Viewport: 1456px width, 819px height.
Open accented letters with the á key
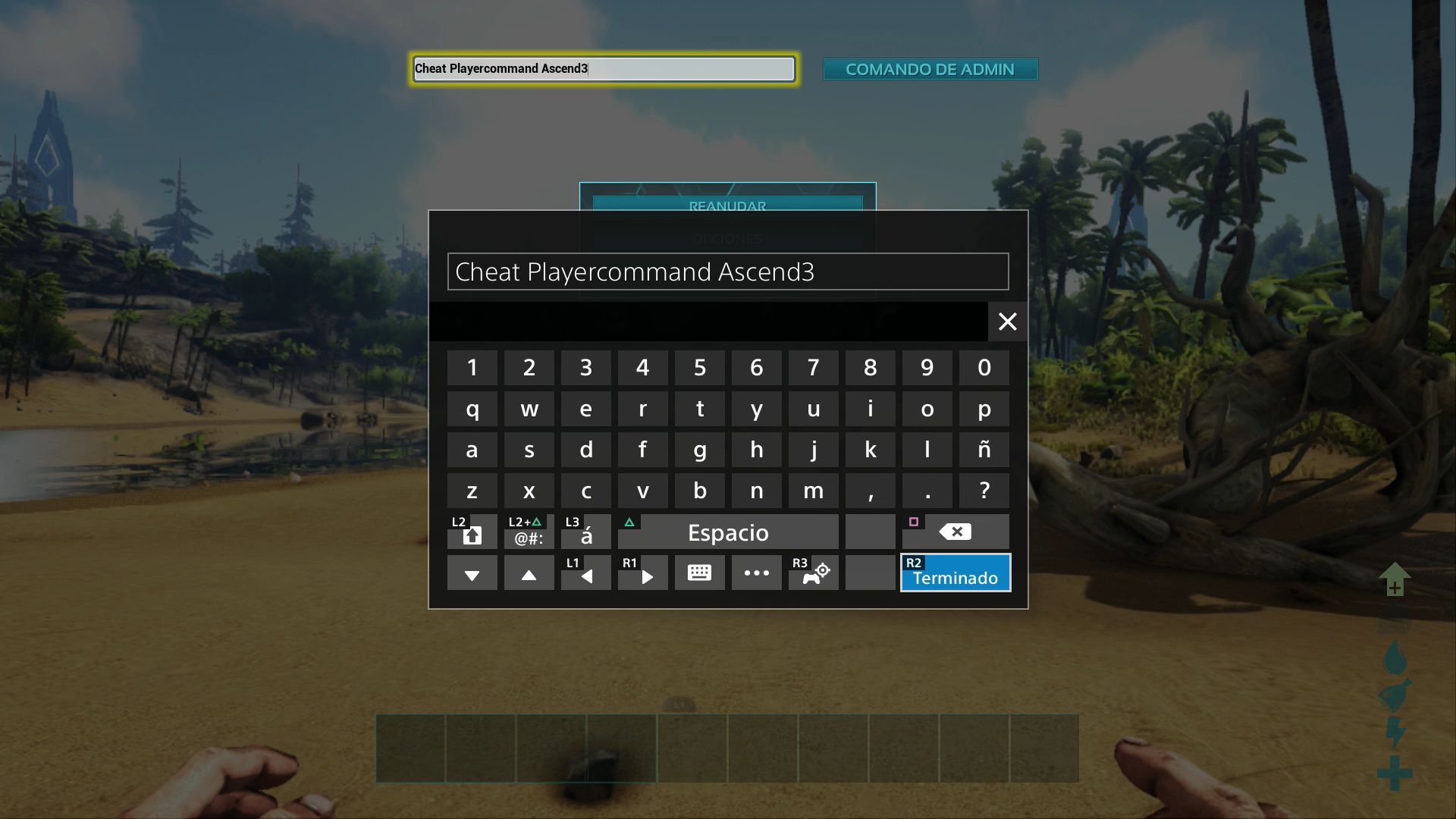(585, 532)
